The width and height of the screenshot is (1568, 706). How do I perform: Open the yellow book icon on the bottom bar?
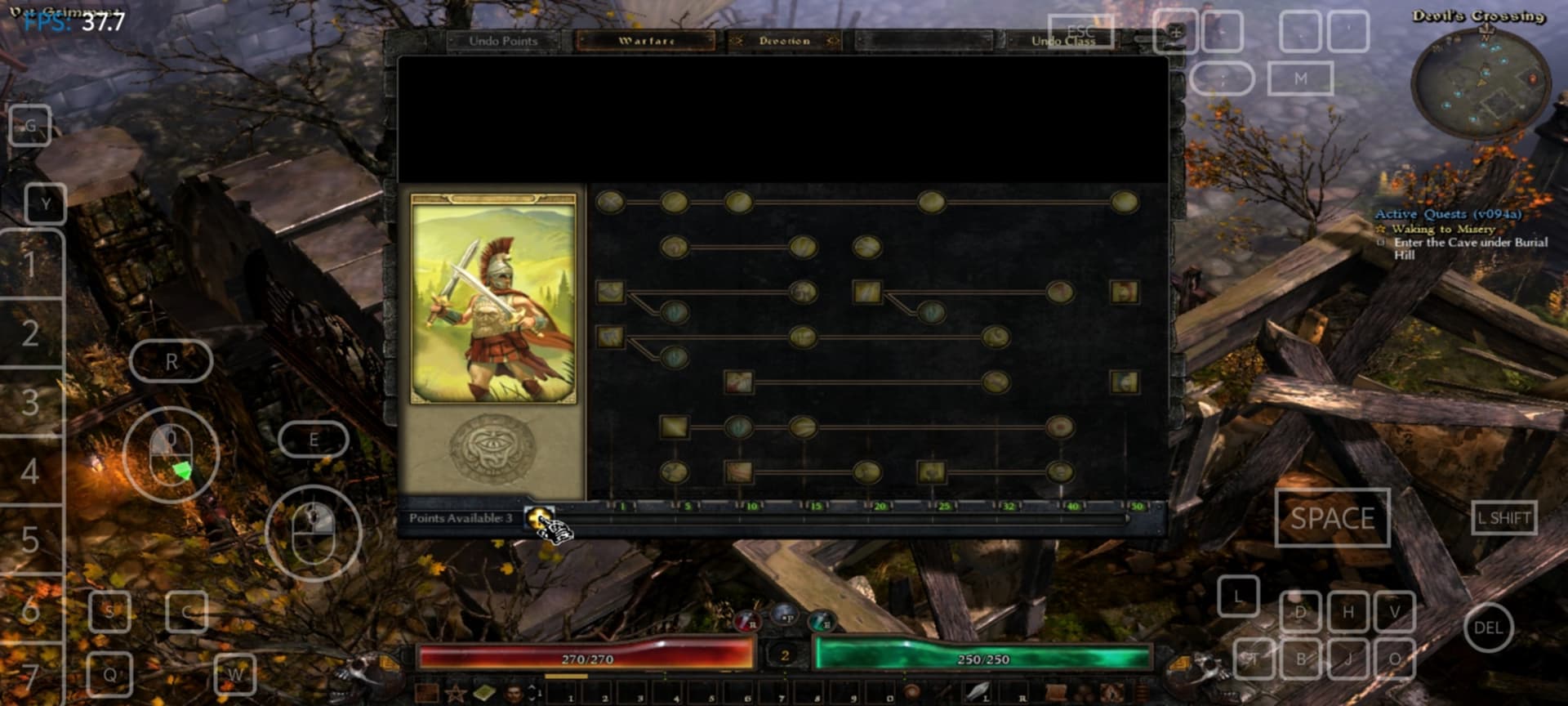(x=484, y=694)
